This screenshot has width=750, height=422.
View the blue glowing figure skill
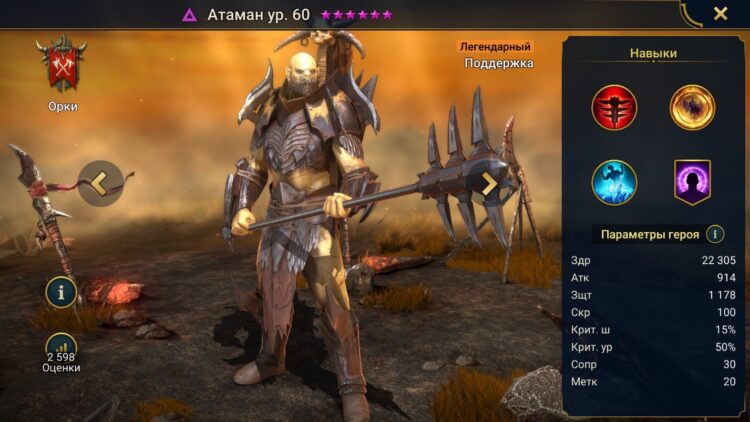coord(614,182)
